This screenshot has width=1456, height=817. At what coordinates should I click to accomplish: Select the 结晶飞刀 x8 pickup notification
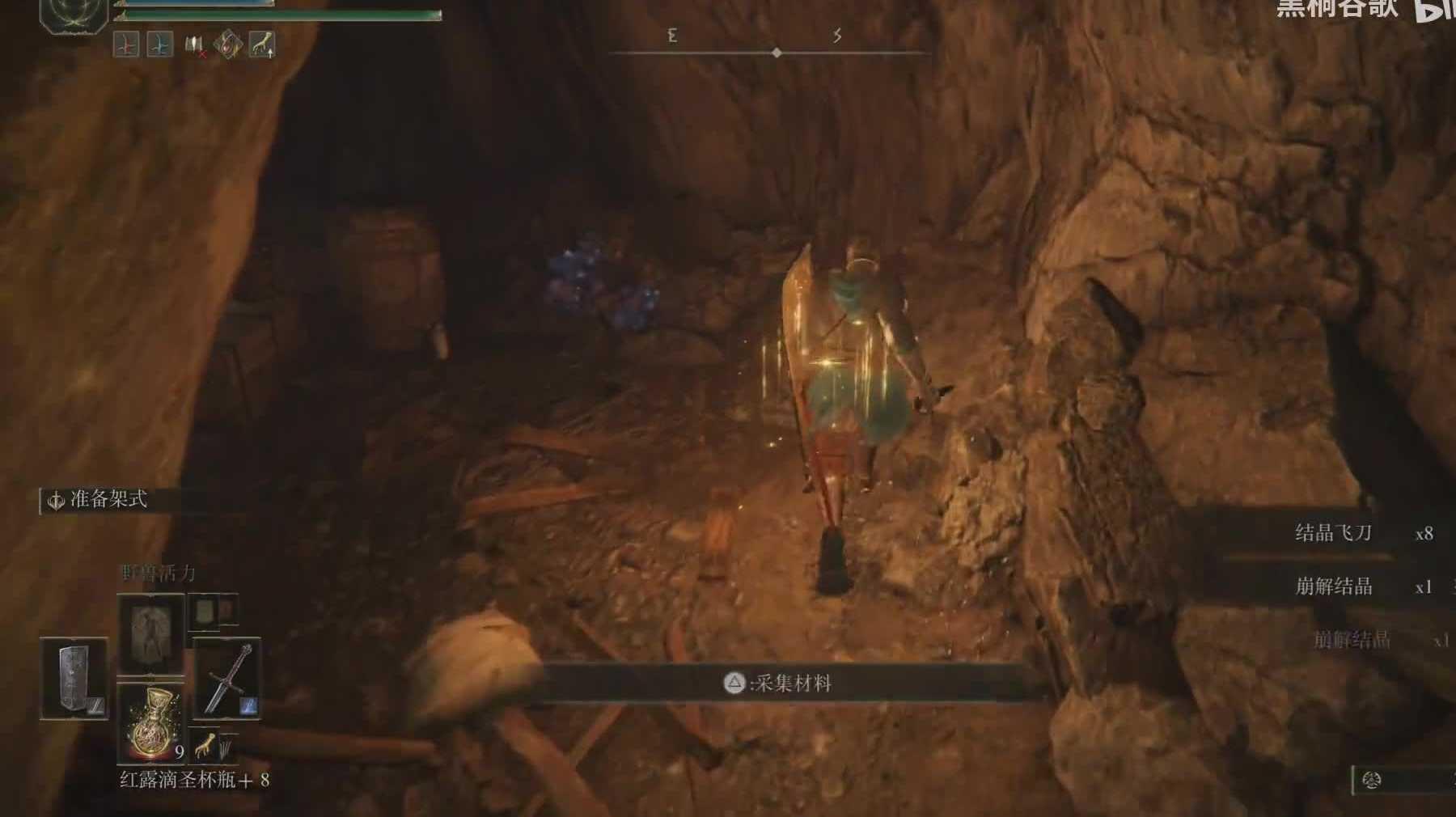1343,533
